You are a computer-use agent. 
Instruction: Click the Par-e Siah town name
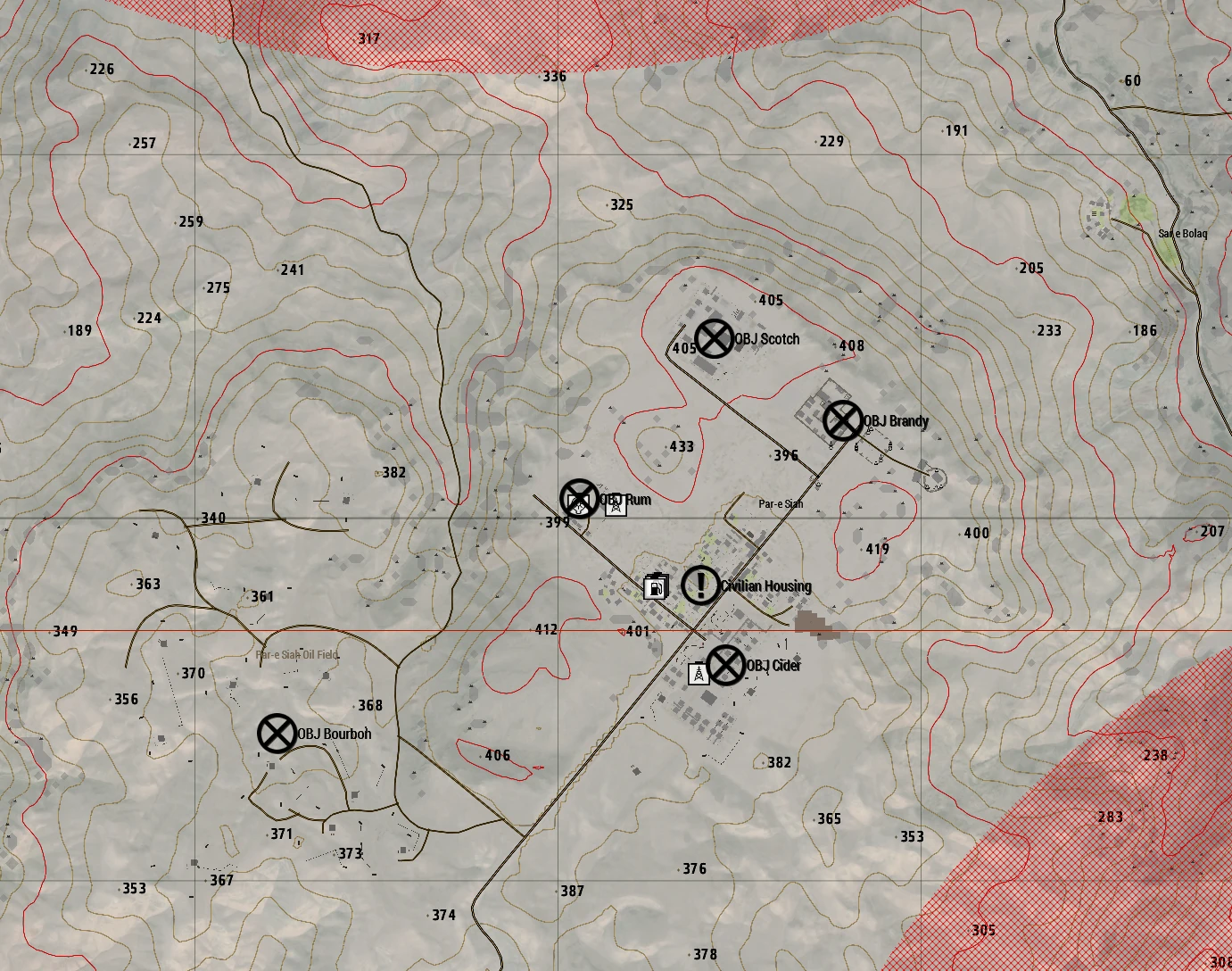click(780, 504)
